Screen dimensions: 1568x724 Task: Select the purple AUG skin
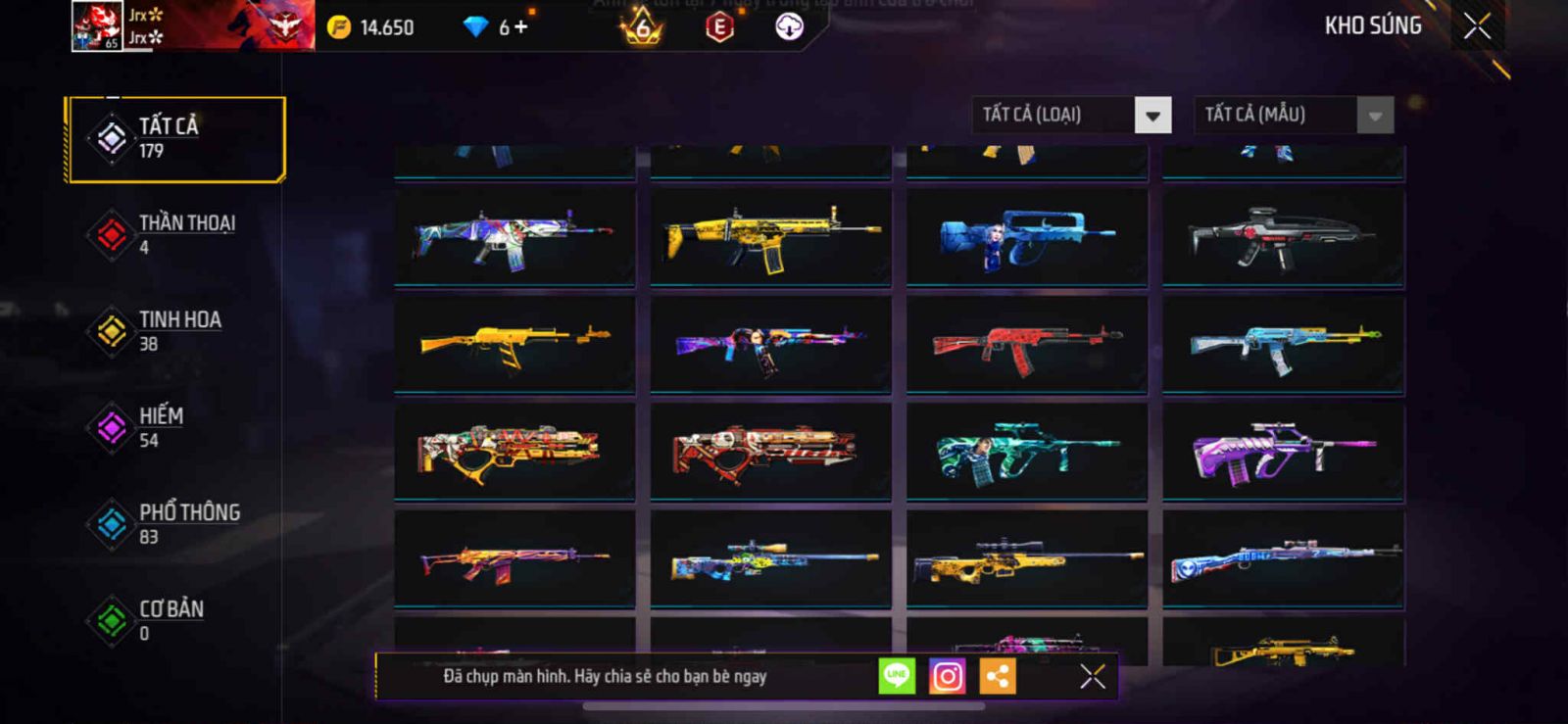pyautogui.click(x=1283, y=452)
